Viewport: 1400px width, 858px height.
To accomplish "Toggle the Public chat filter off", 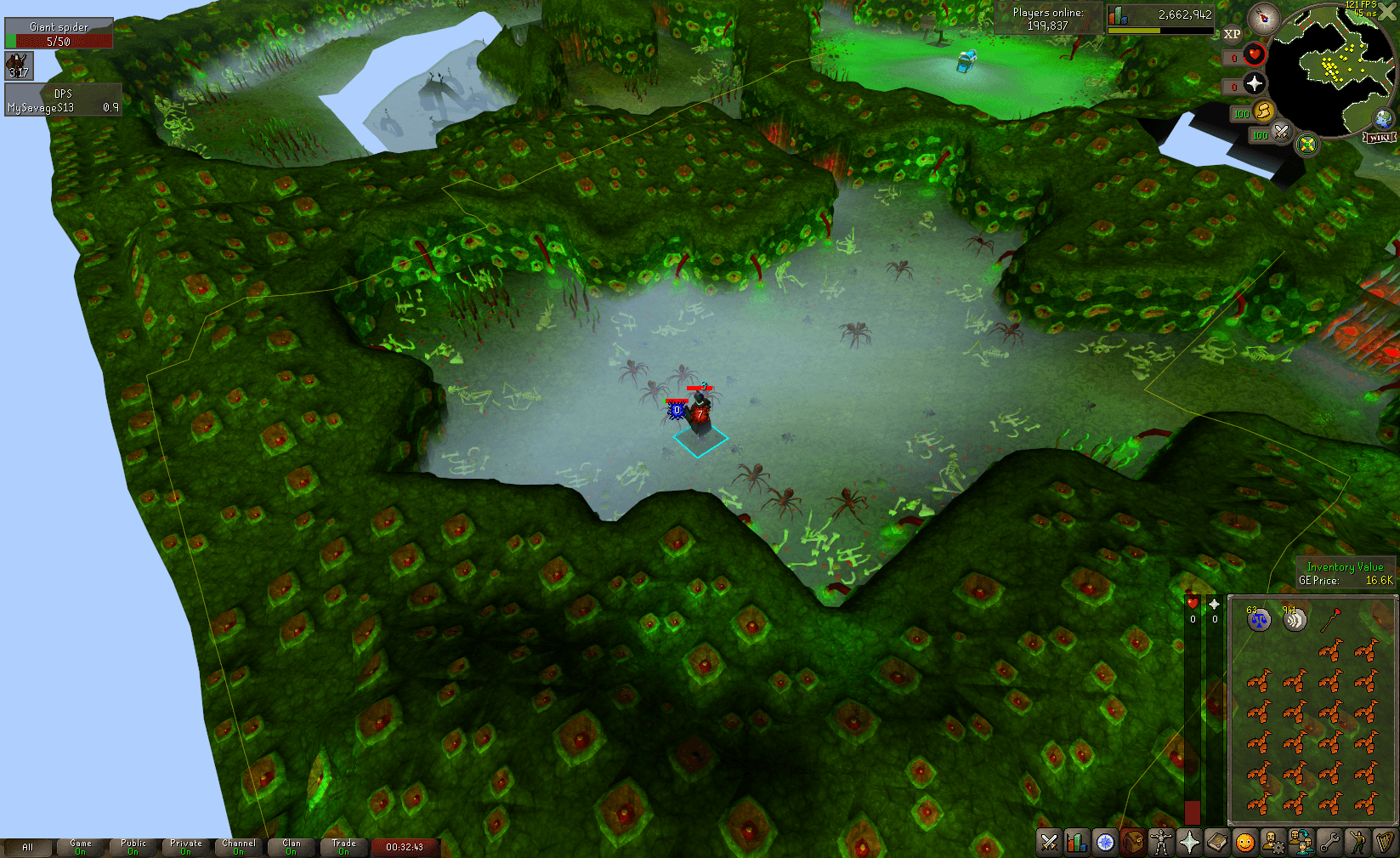I will point(133,846).
